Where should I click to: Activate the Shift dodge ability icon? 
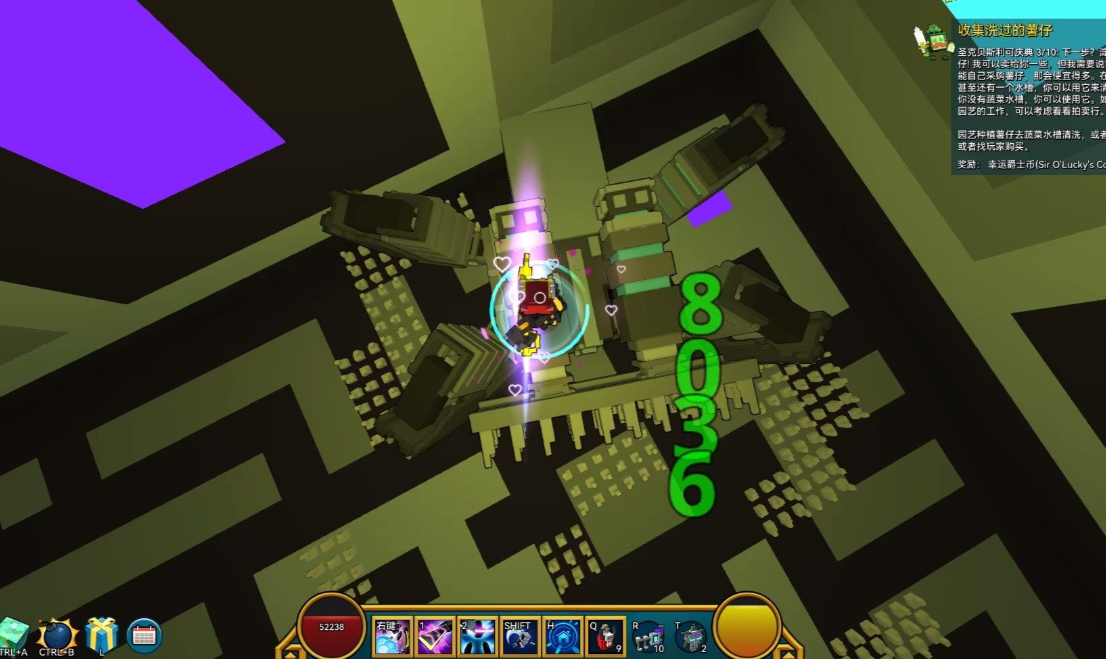tap(521, 636)
